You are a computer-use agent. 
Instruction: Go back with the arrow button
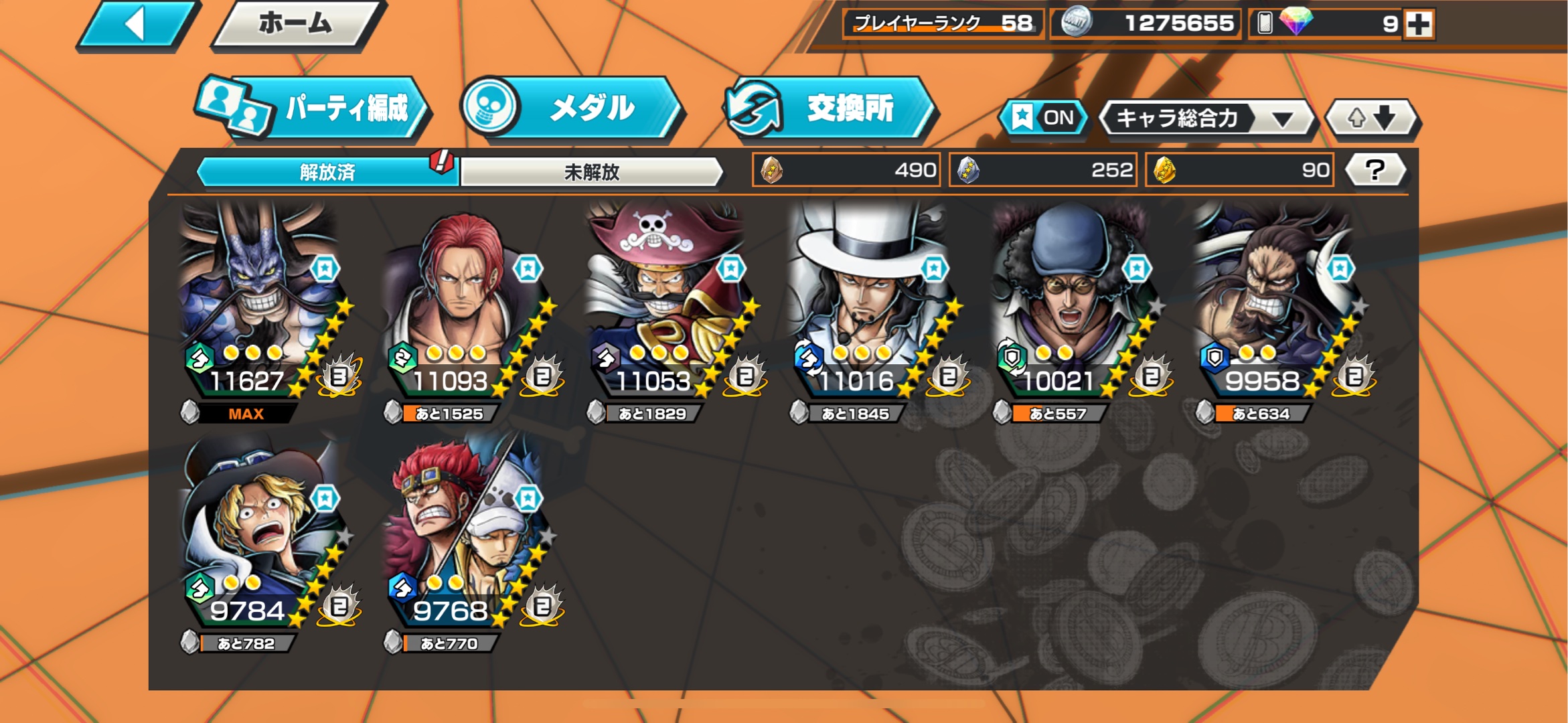pyautogui.click(x=137, y=25)
